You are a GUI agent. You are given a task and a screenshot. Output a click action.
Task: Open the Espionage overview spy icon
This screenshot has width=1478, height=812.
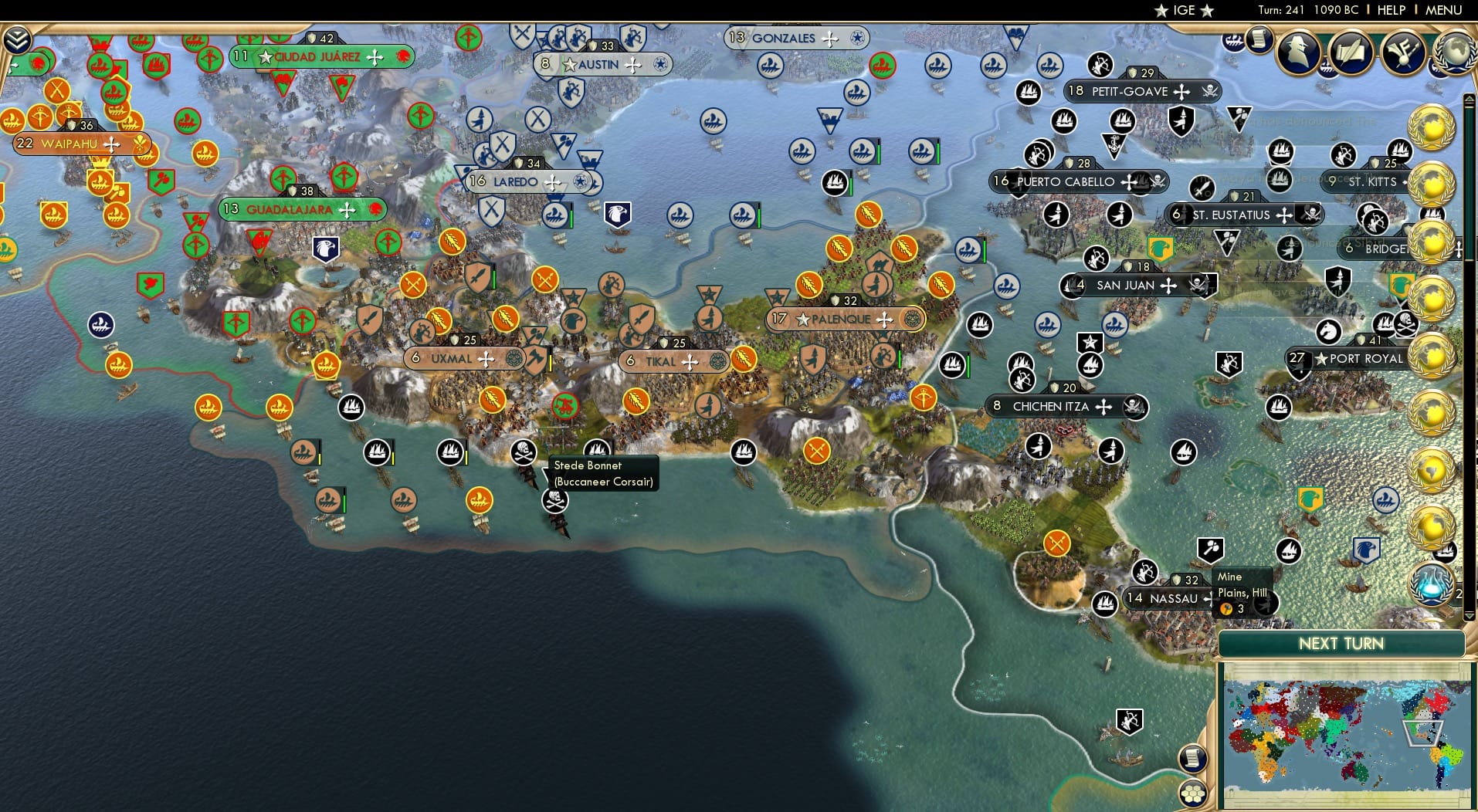(x=1297, y=52)
